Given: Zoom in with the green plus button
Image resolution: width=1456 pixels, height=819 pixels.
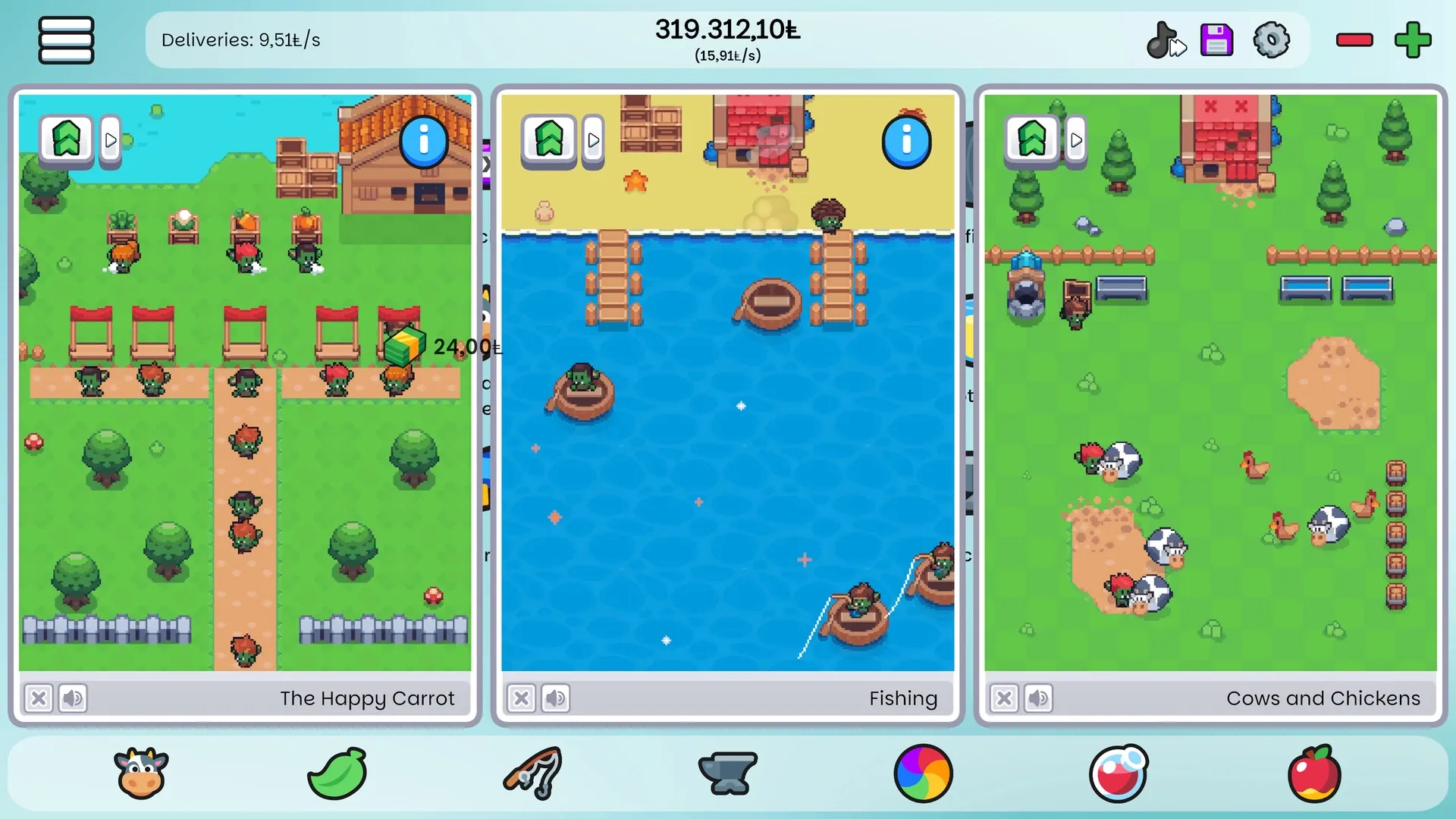Looking at the screenshot, I should pyautogui.click(x=1411, y=39).
